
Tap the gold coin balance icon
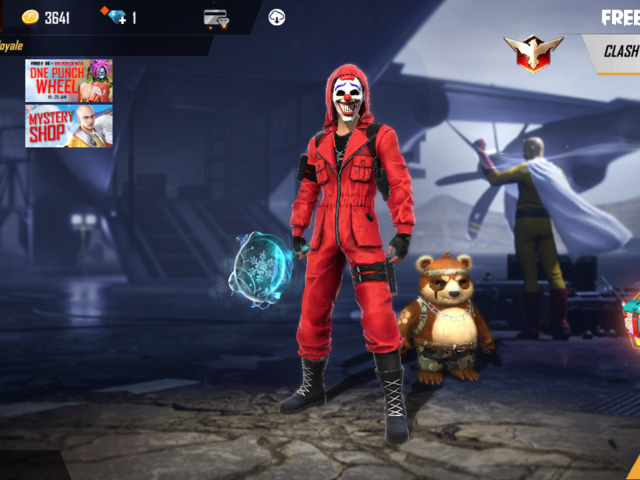pyautogui.click(x=30, y=17)
